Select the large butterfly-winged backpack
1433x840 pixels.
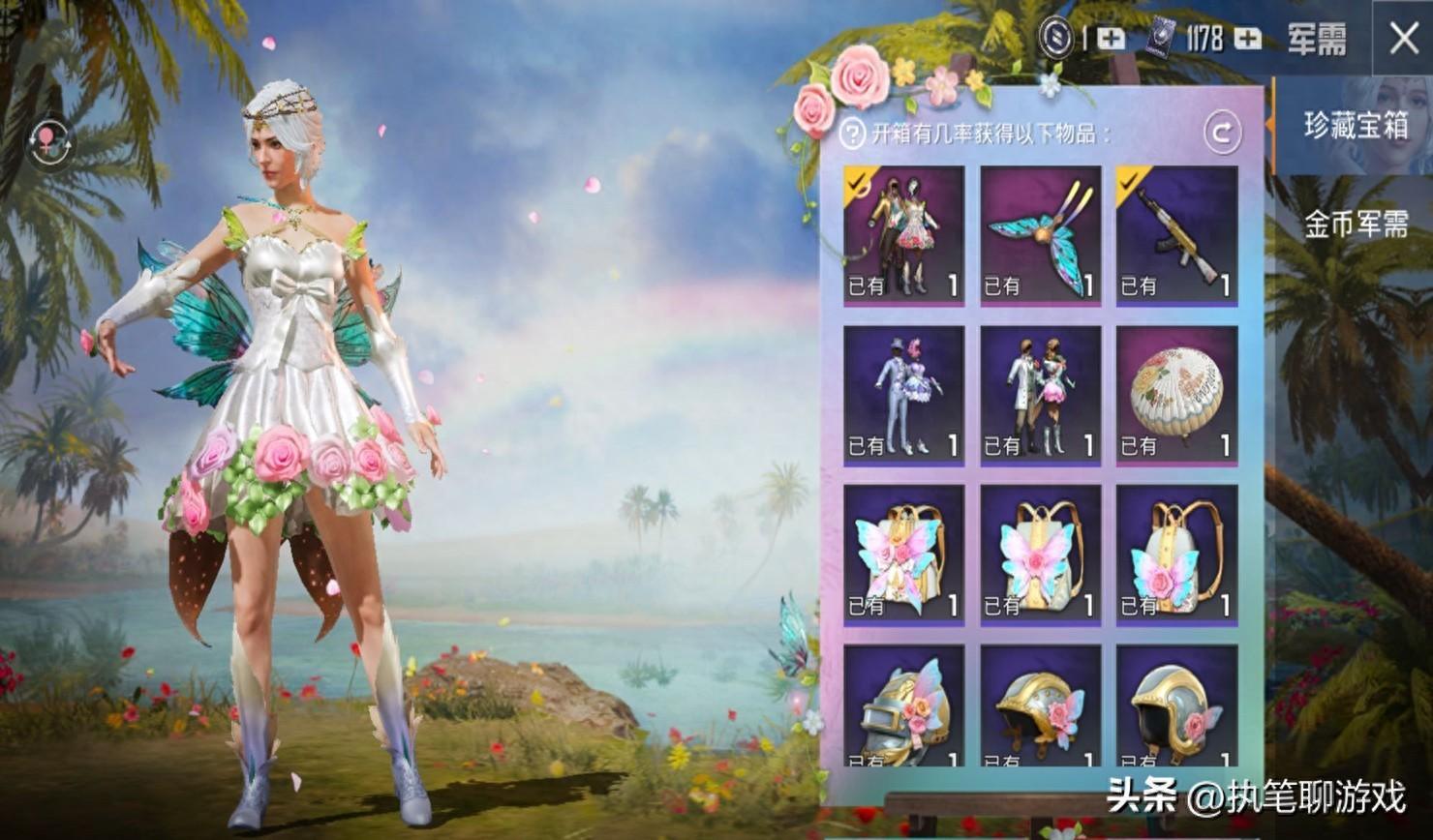(x=904, y=555)
